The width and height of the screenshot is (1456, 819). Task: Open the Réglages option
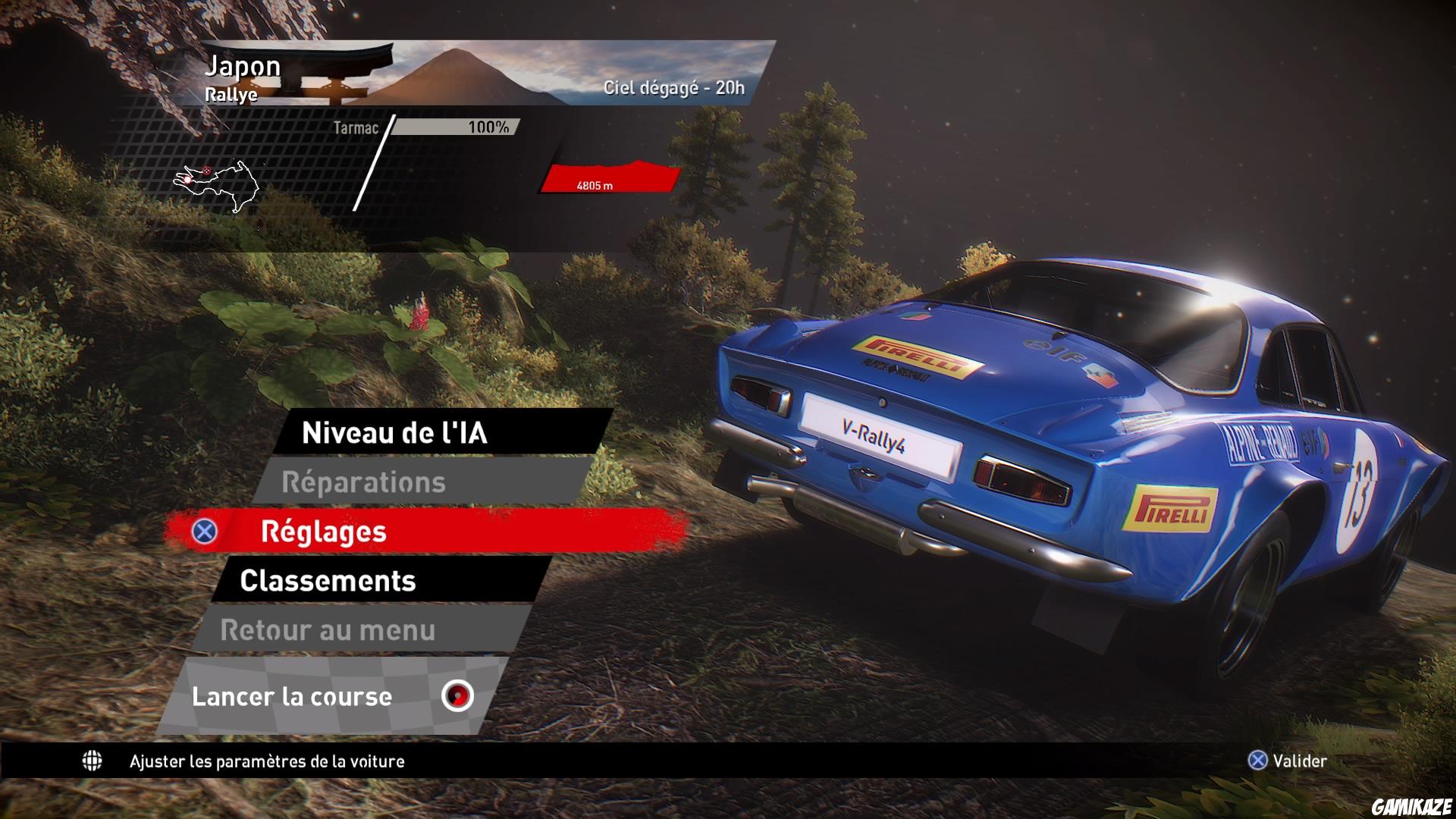(x=322, y=533)
